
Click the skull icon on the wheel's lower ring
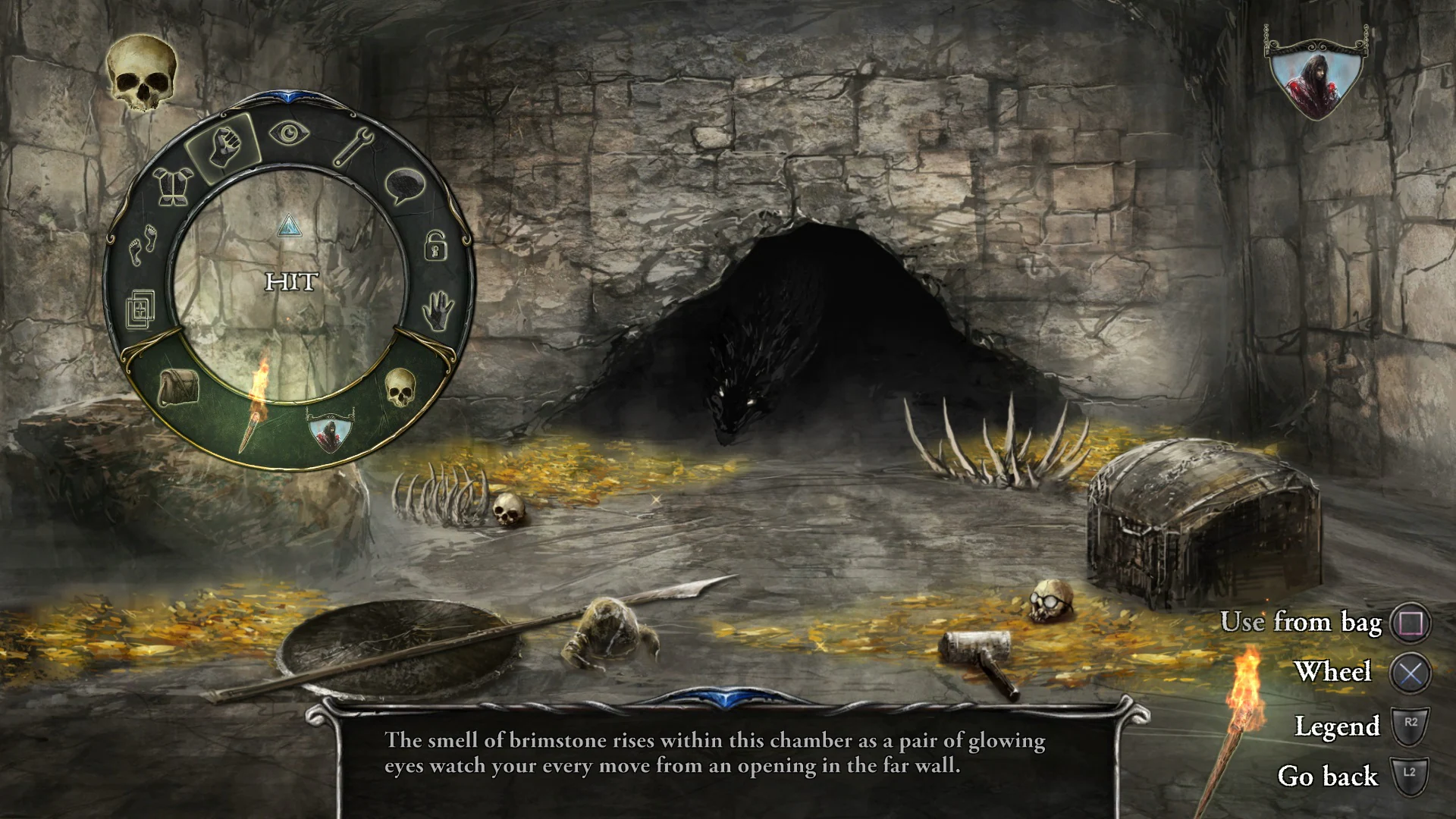point(400,389)
